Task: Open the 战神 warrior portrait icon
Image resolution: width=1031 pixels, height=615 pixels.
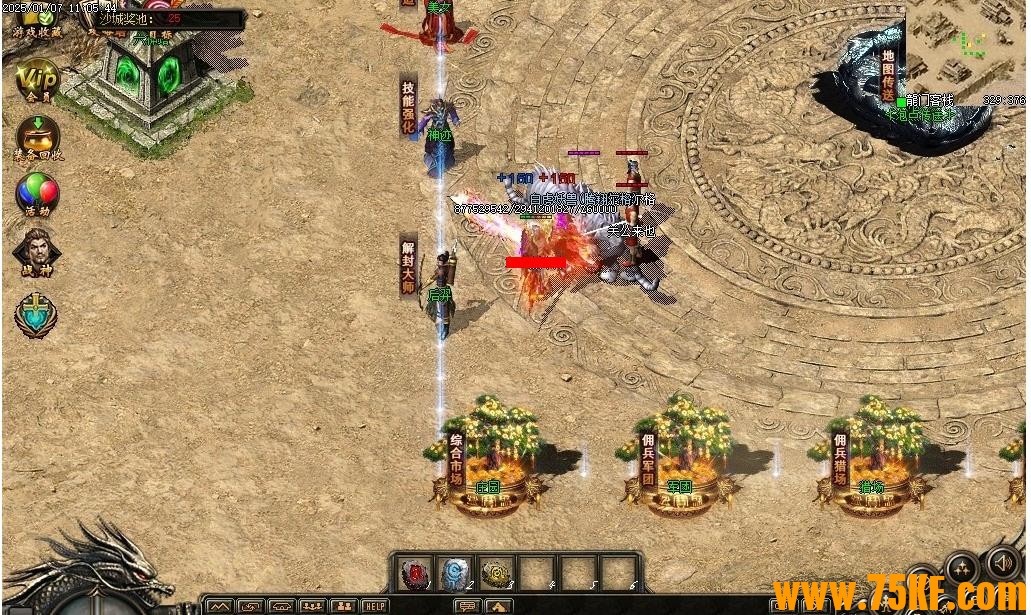Action: pyautogui.click(x=37, y=251)
